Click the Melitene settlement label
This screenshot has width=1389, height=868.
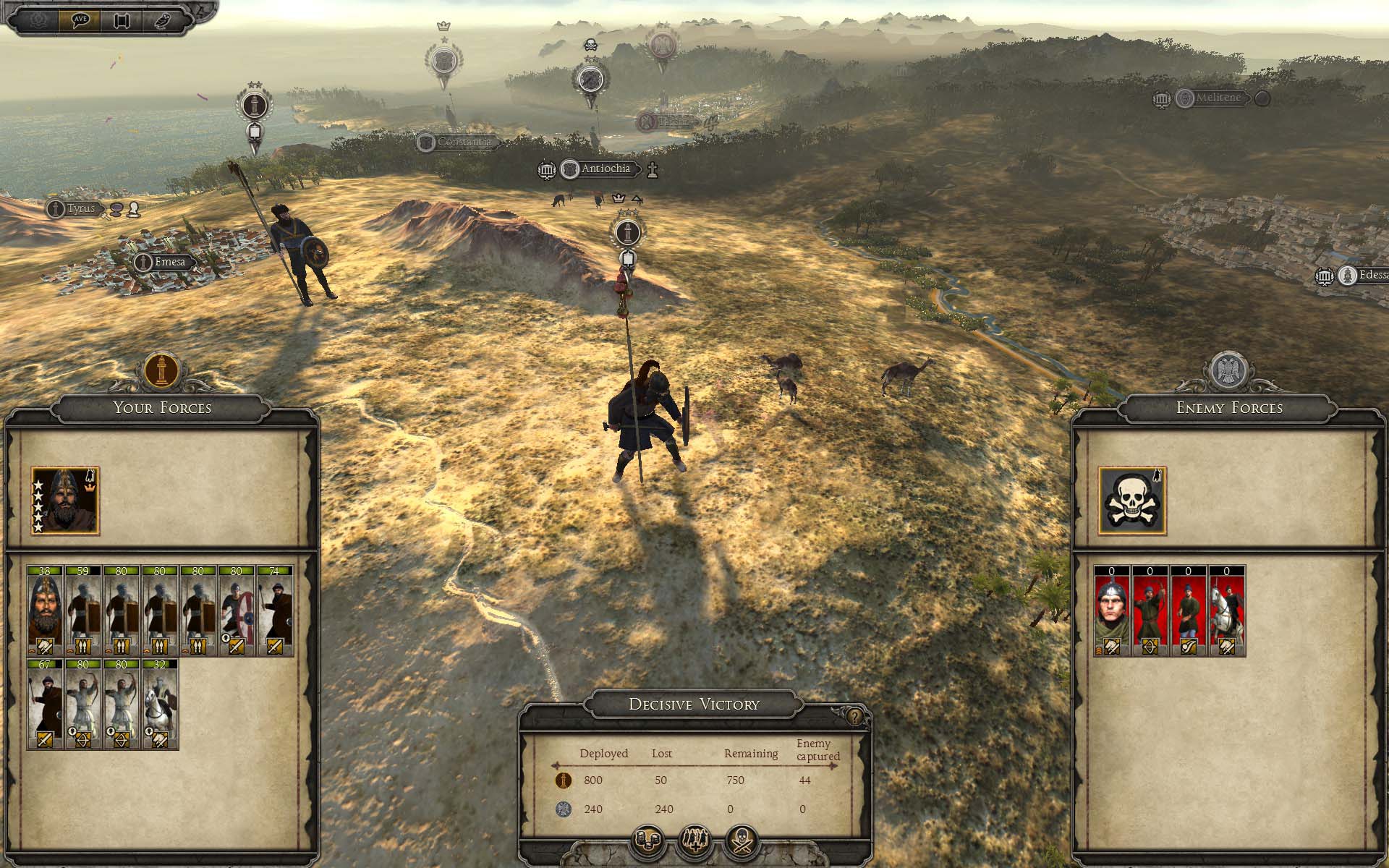tap(1218, 98)
